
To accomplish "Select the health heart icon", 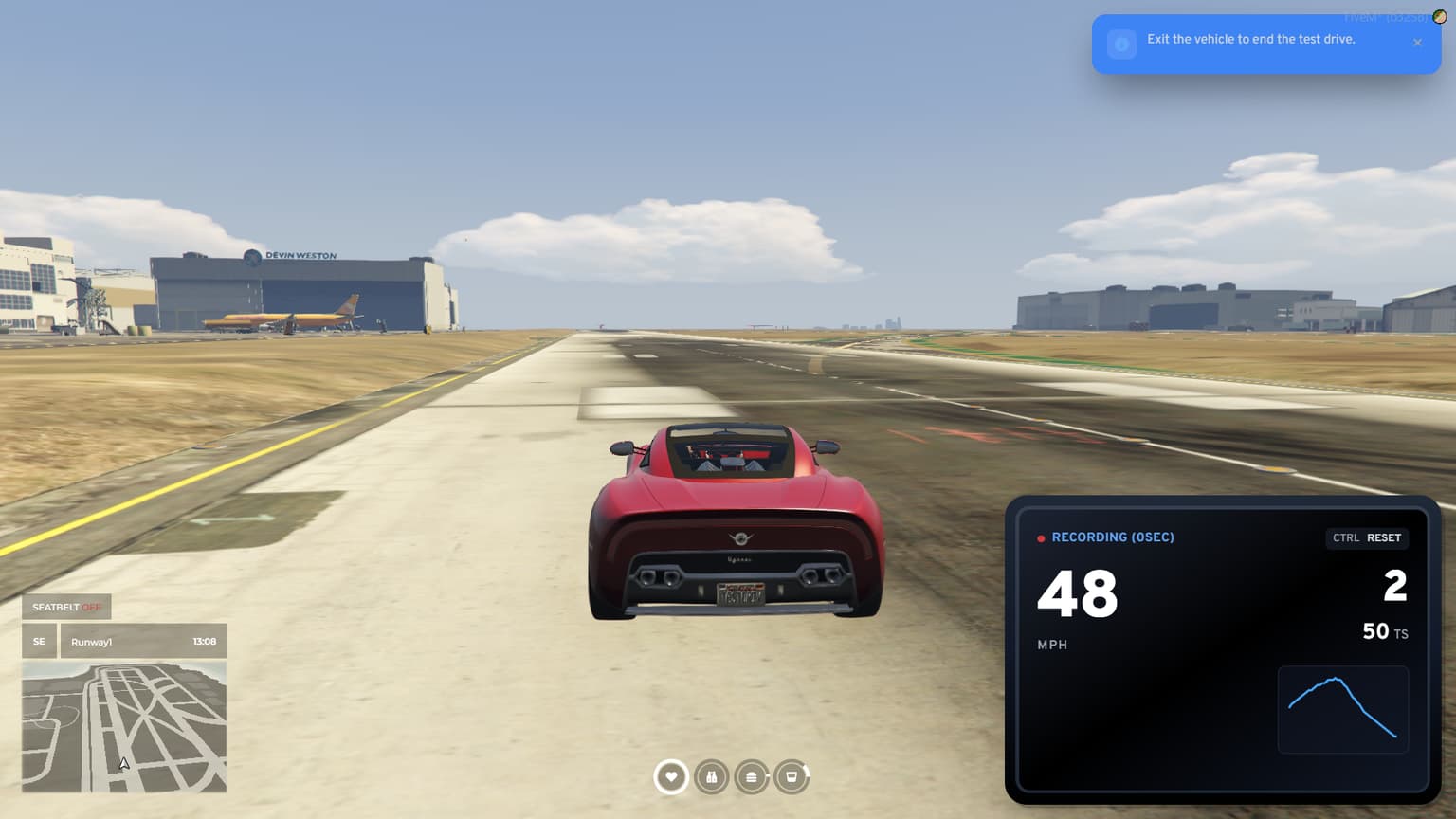I will (x=671, y=776).
